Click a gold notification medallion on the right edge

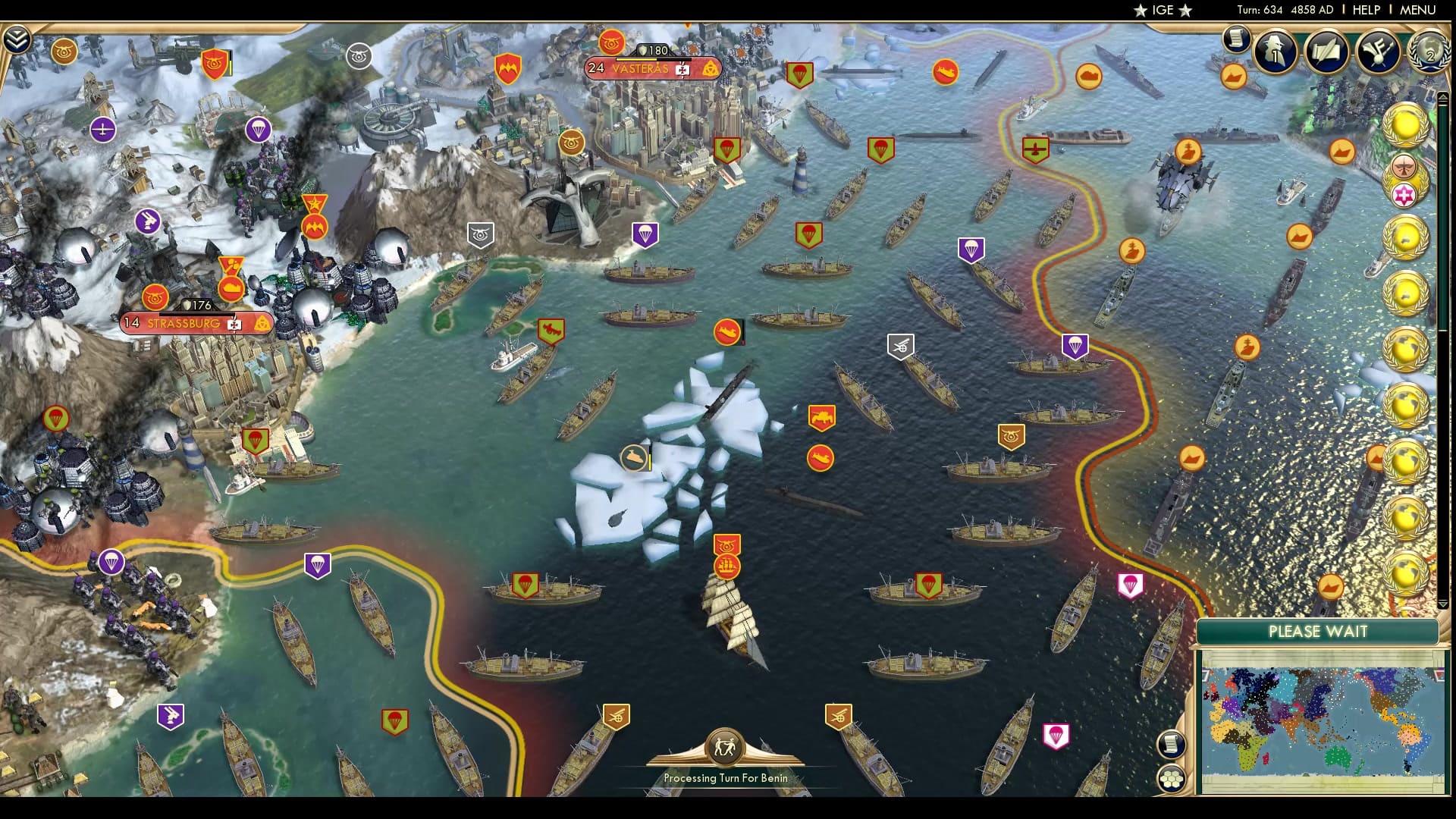pyautogui.click(x=1407, y=121)
